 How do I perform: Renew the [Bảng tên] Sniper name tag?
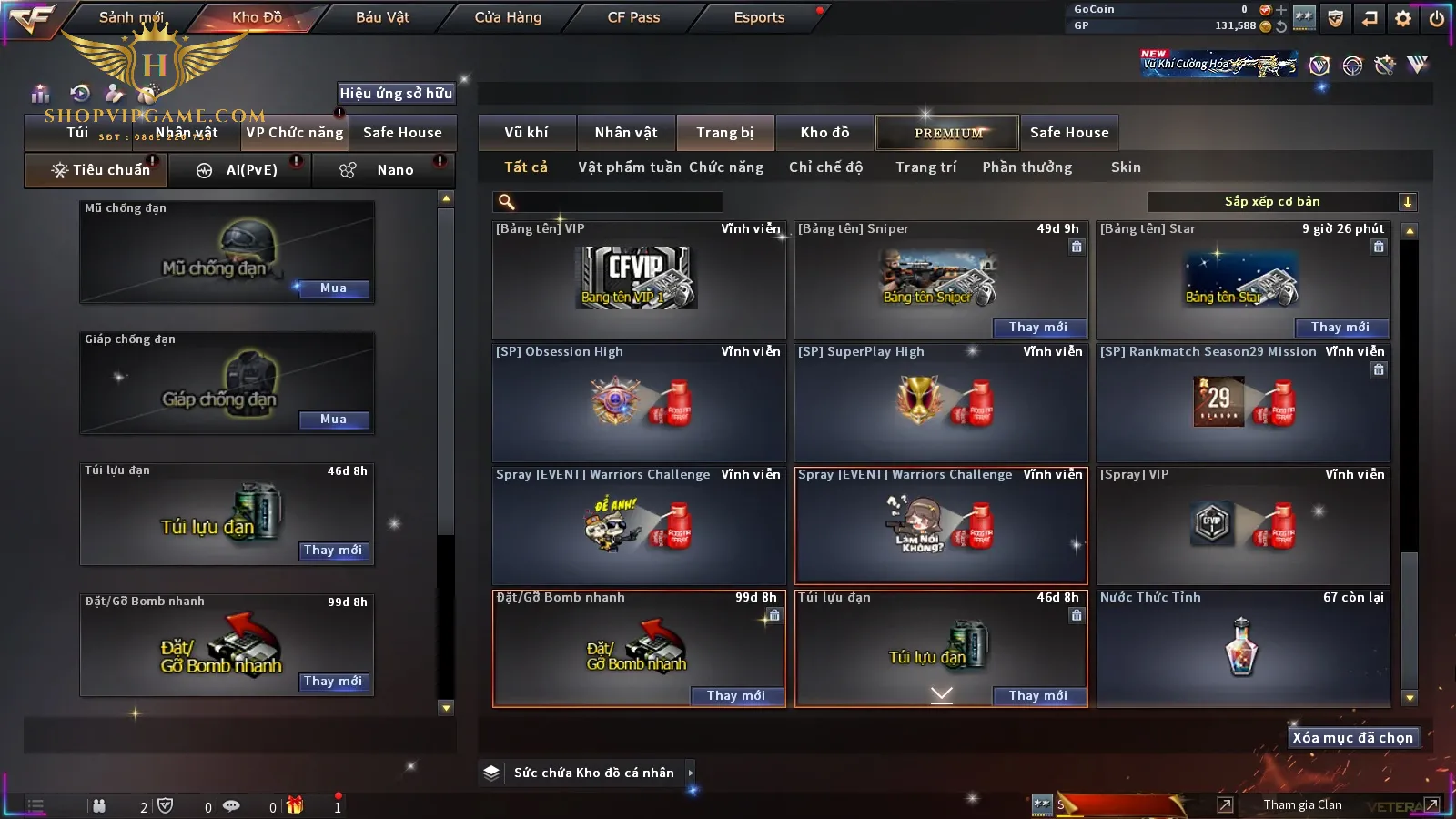[x=1037, y=328]
